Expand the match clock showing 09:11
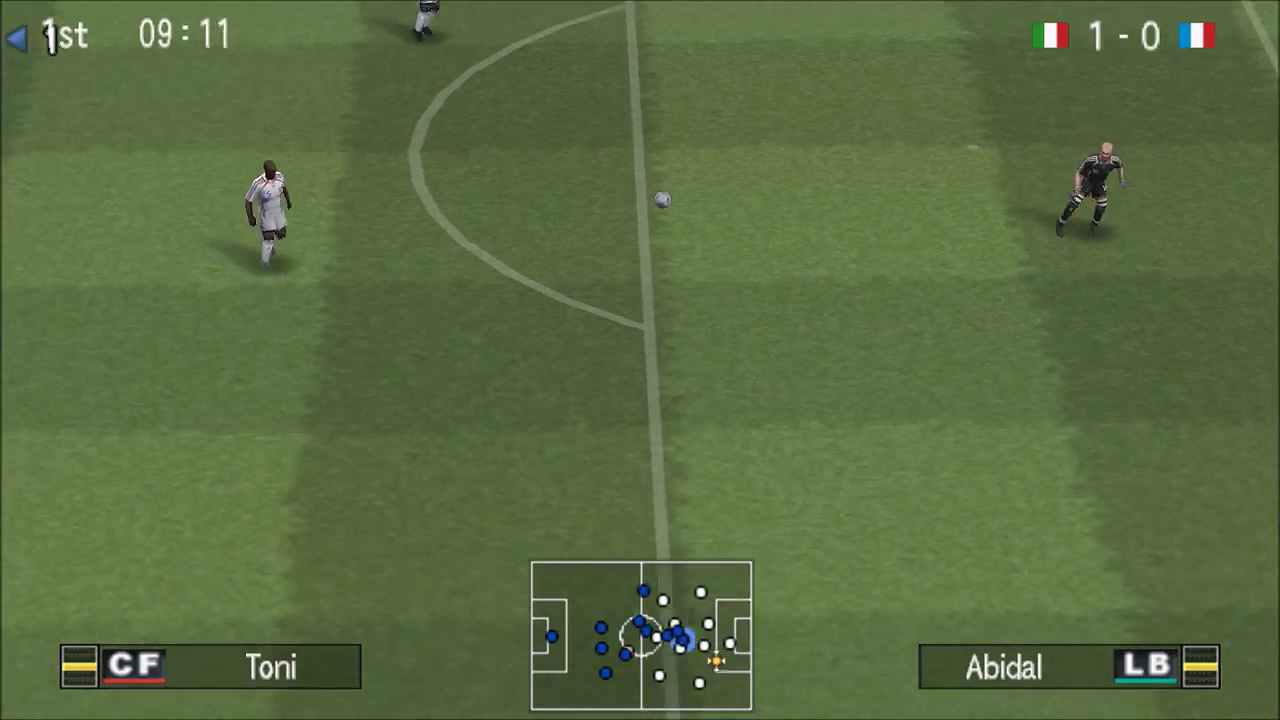This screenshot has height=720, width=1280. 184,36
